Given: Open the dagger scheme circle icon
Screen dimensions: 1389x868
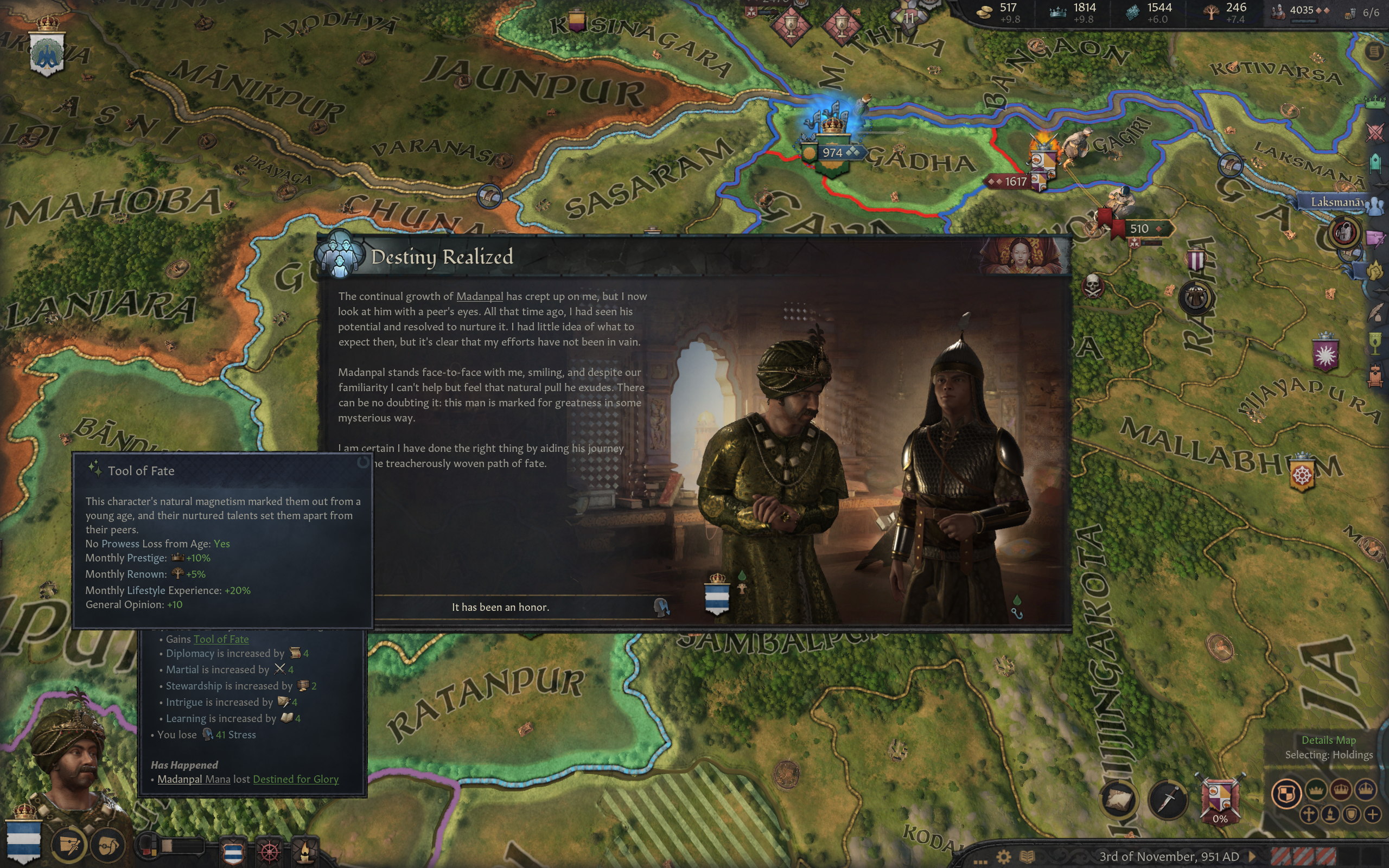Looking at the screenshot, I should point(1168,799).
